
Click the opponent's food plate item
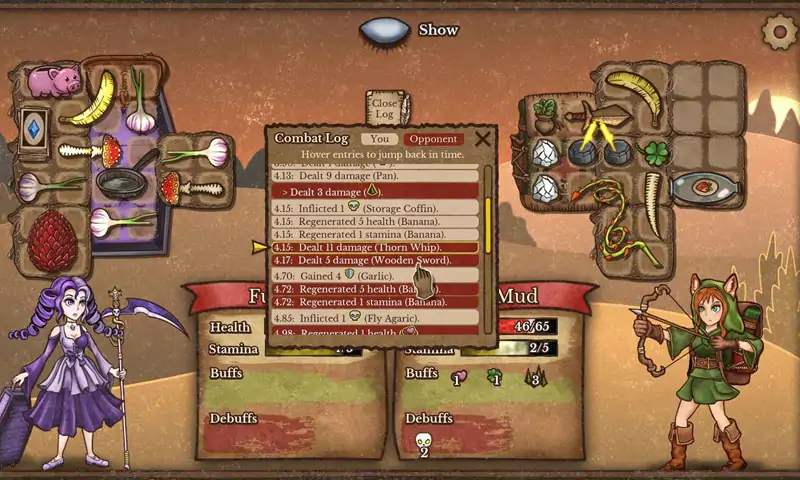pyautogui.click(x=700, y=187)
